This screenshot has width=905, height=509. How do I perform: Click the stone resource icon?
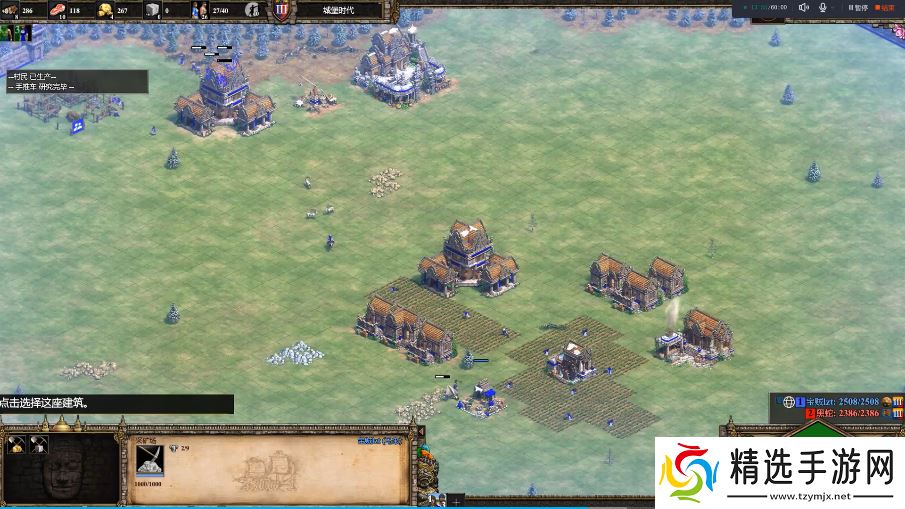[152, 10]
